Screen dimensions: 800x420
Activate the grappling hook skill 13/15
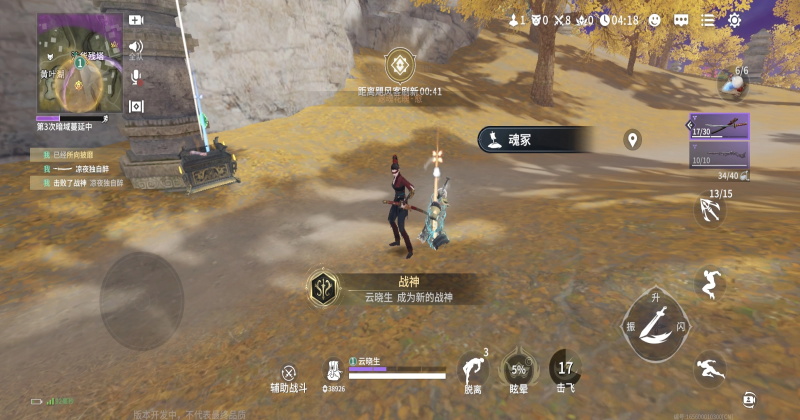click(709, 209)
